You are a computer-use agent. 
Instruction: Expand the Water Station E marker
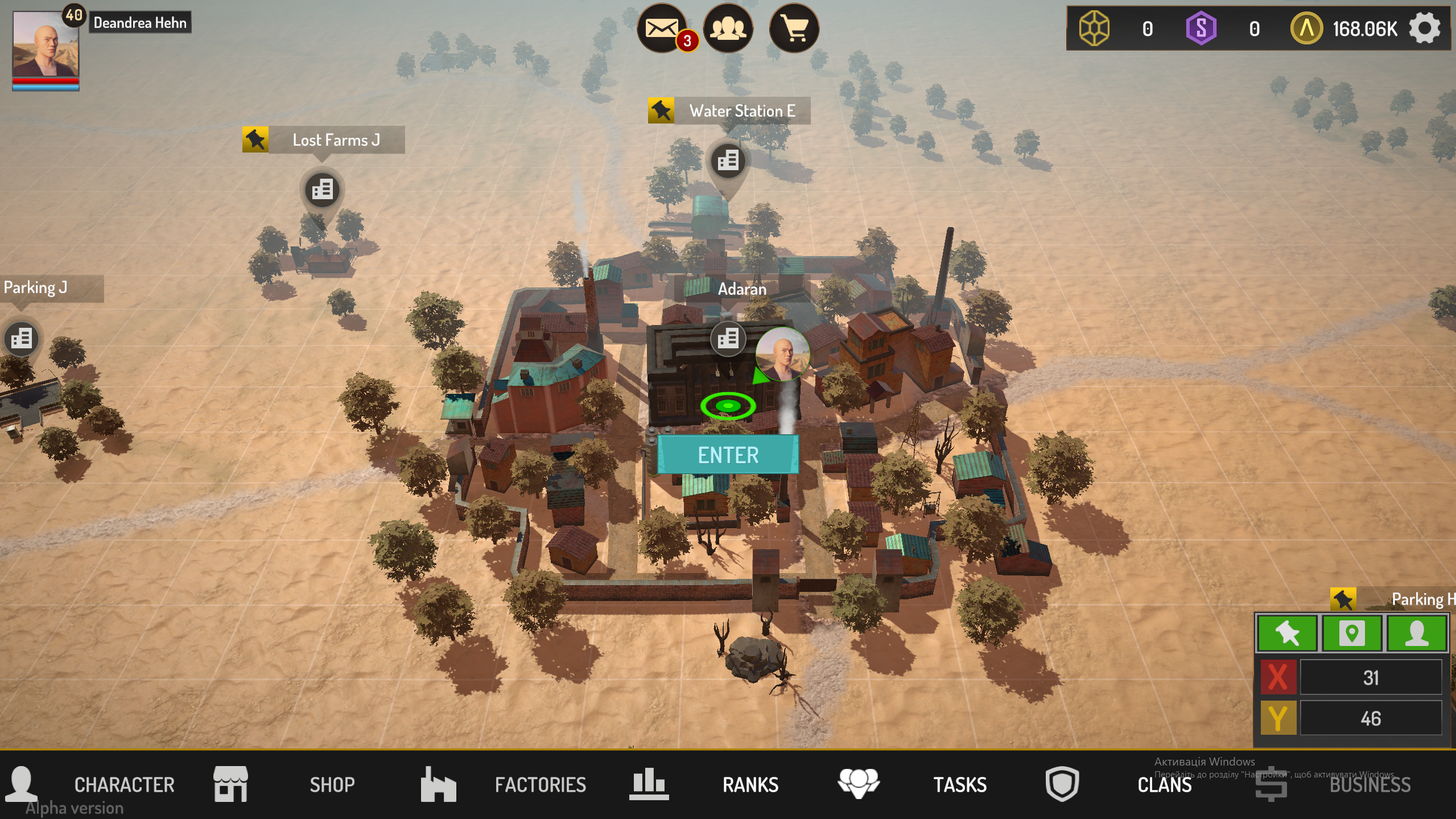[x=660, y=110]
